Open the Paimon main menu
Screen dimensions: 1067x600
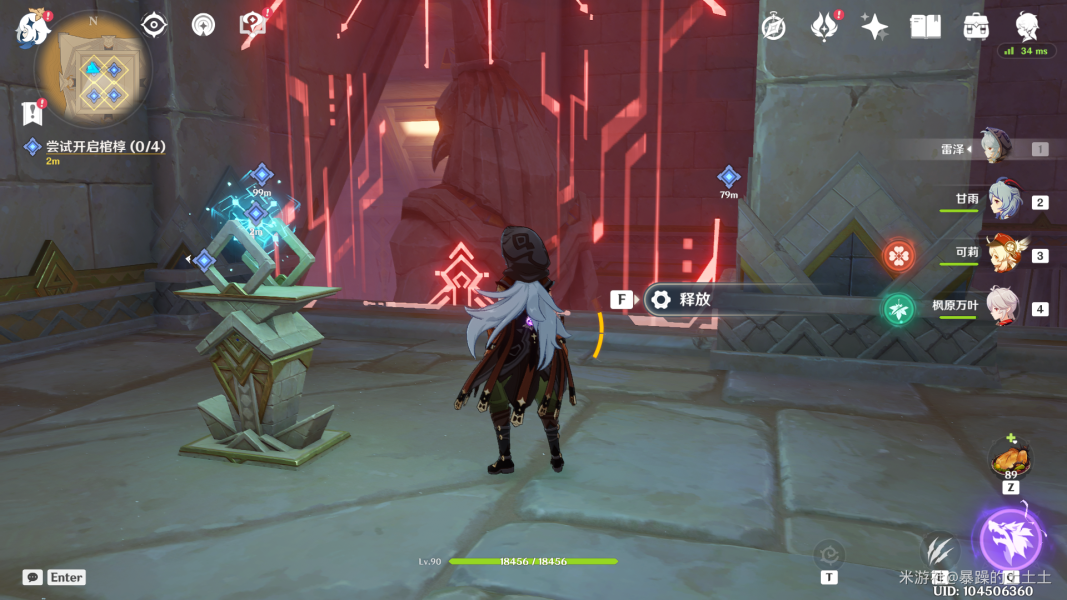[x=32, y=28]
